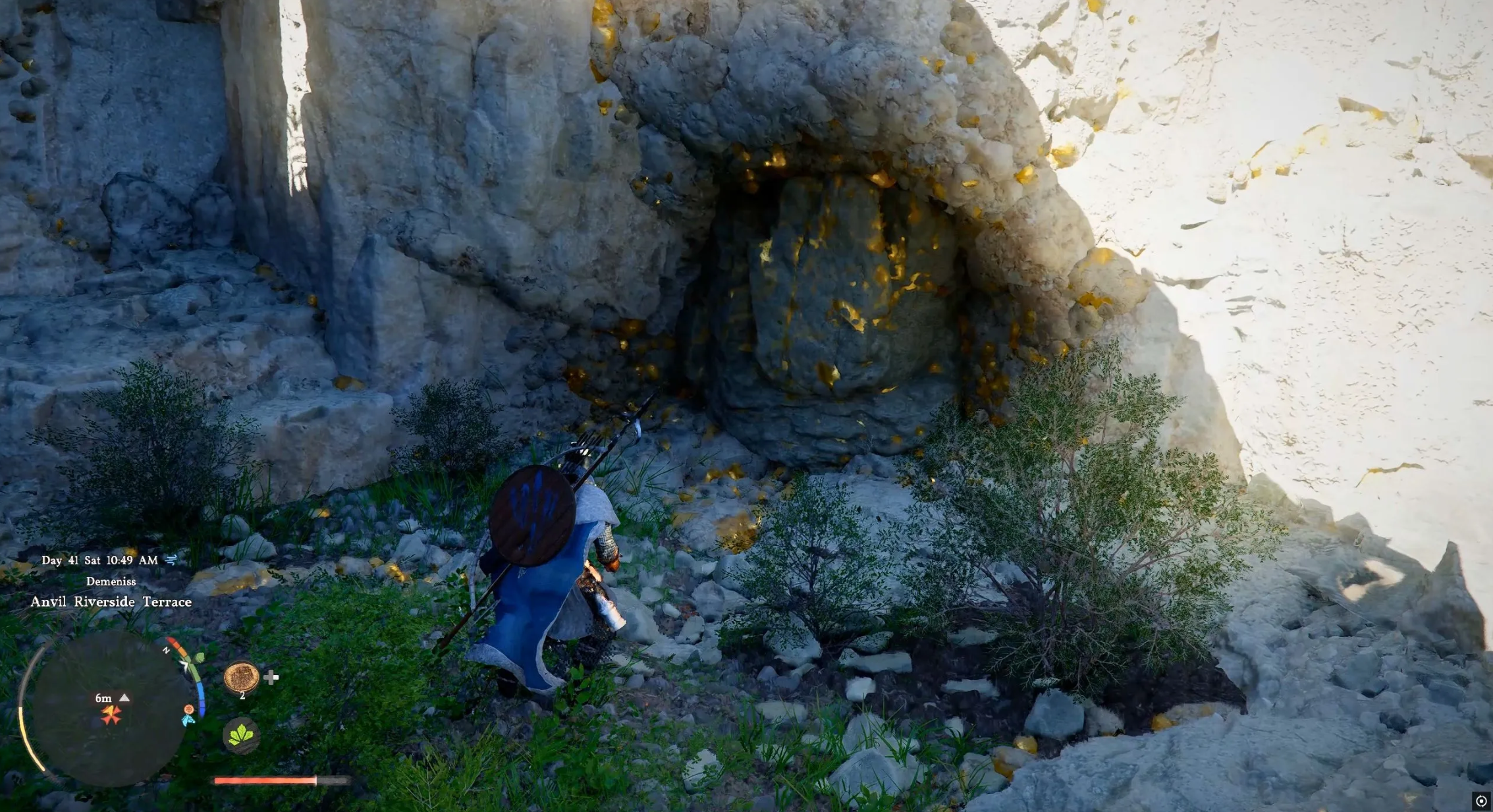Activate the green leaf skill icon

pyautogui.click(x=241, y=734)
